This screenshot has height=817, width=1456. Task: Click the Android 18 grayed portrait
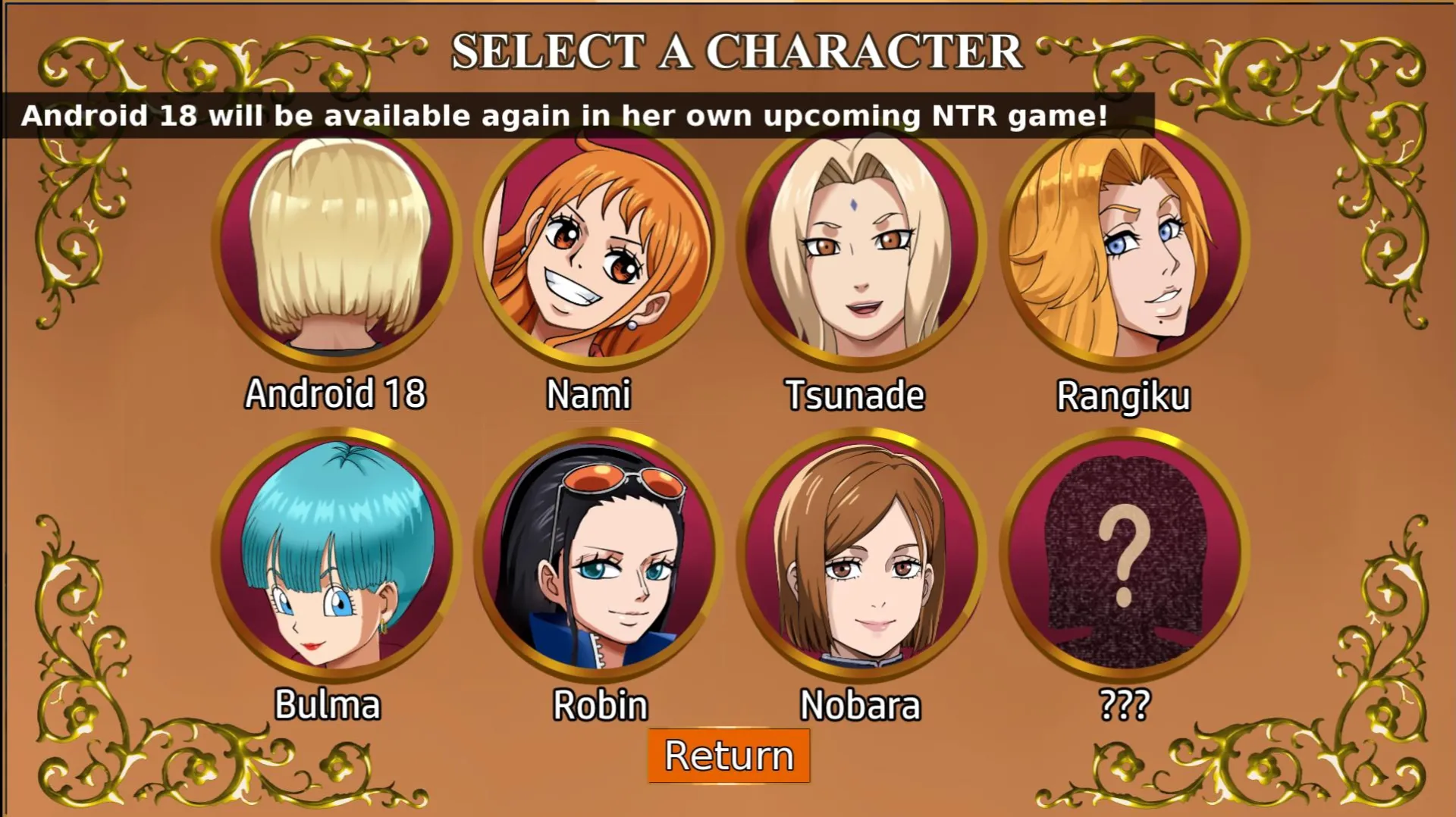pyautogui.click(x=334, y=250)
